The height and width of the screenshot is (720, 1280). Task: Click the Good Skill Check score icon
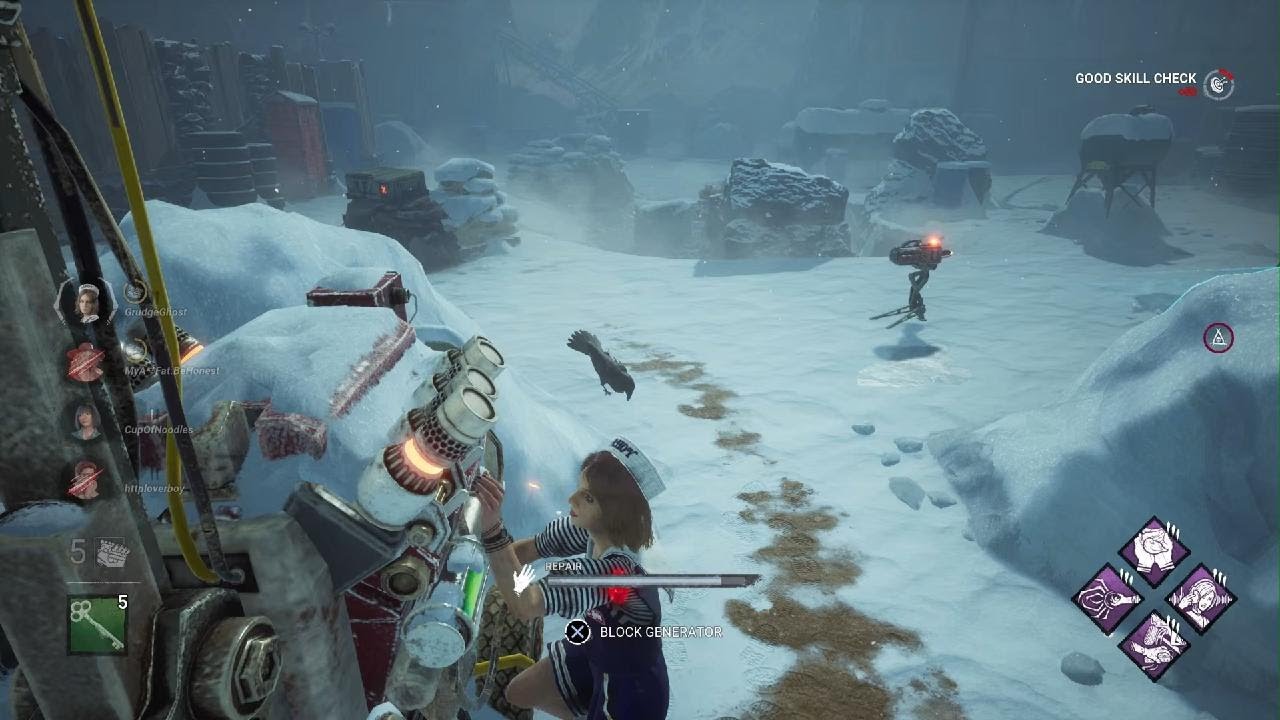[1218, 85]
